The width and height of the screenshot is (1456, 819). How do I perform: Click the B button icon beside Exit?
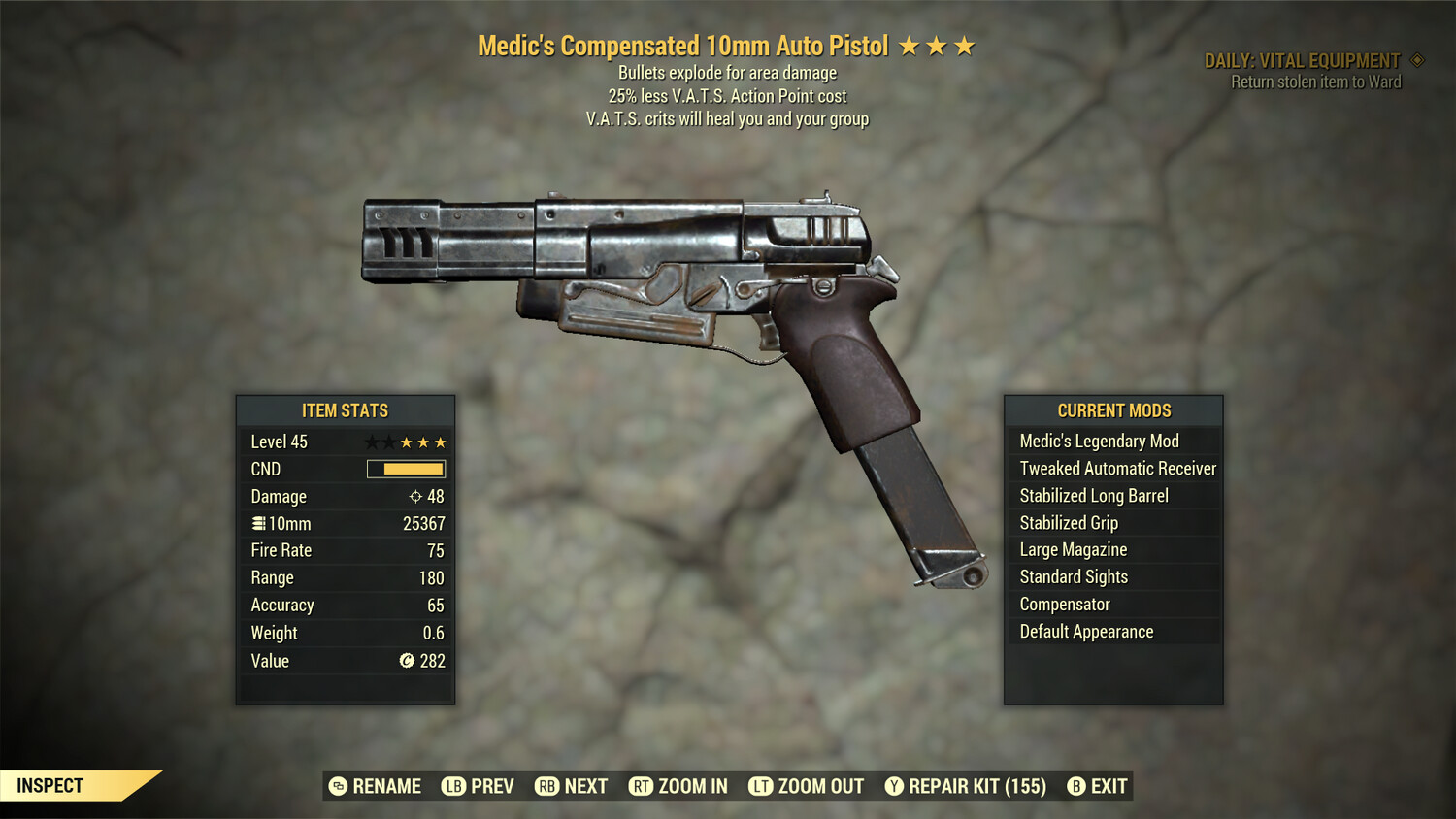(1076, 786)
